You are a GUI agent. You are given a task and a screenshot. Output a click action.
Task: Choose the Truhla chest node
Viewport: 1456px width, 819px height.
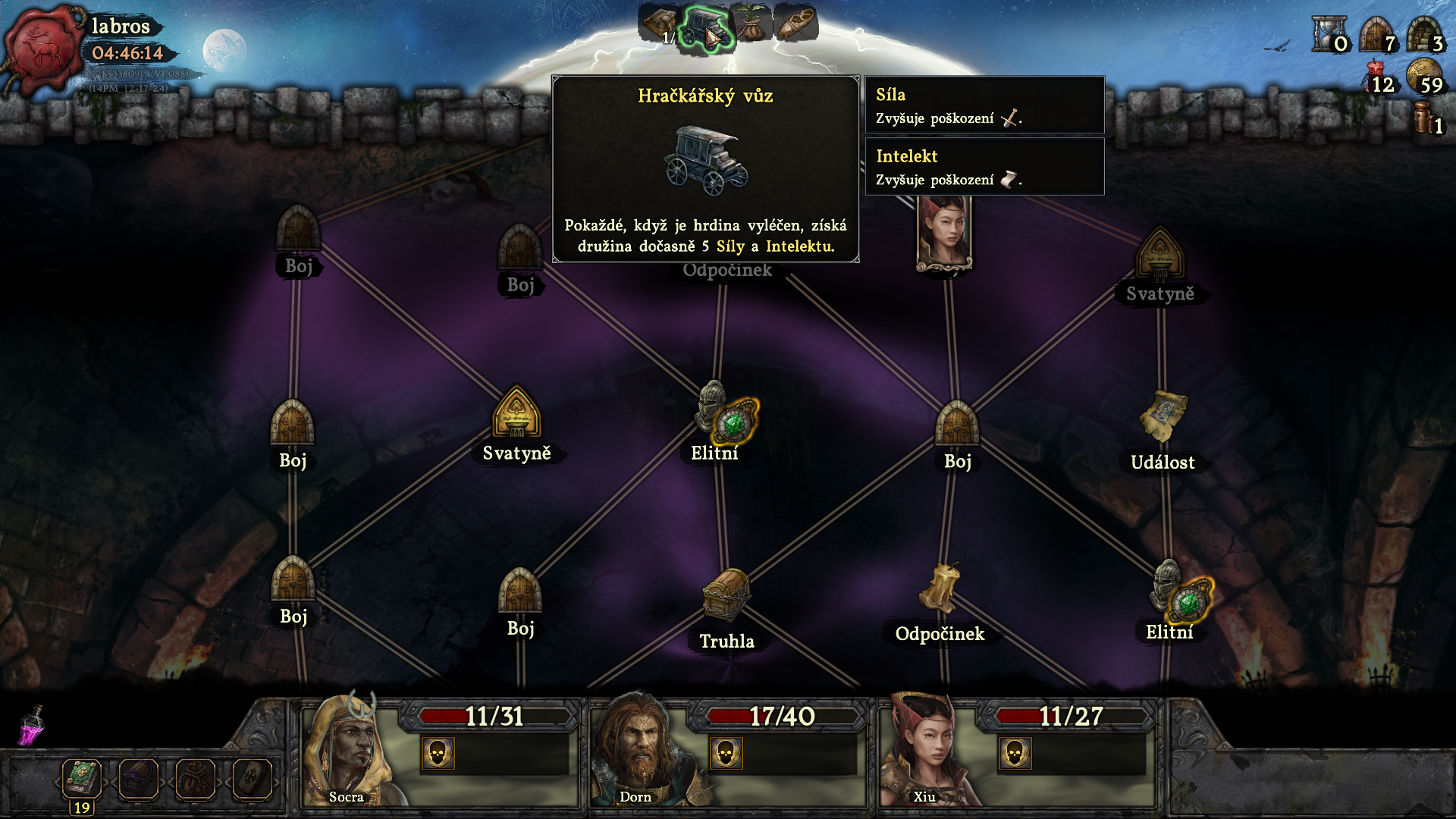point(726,595)
